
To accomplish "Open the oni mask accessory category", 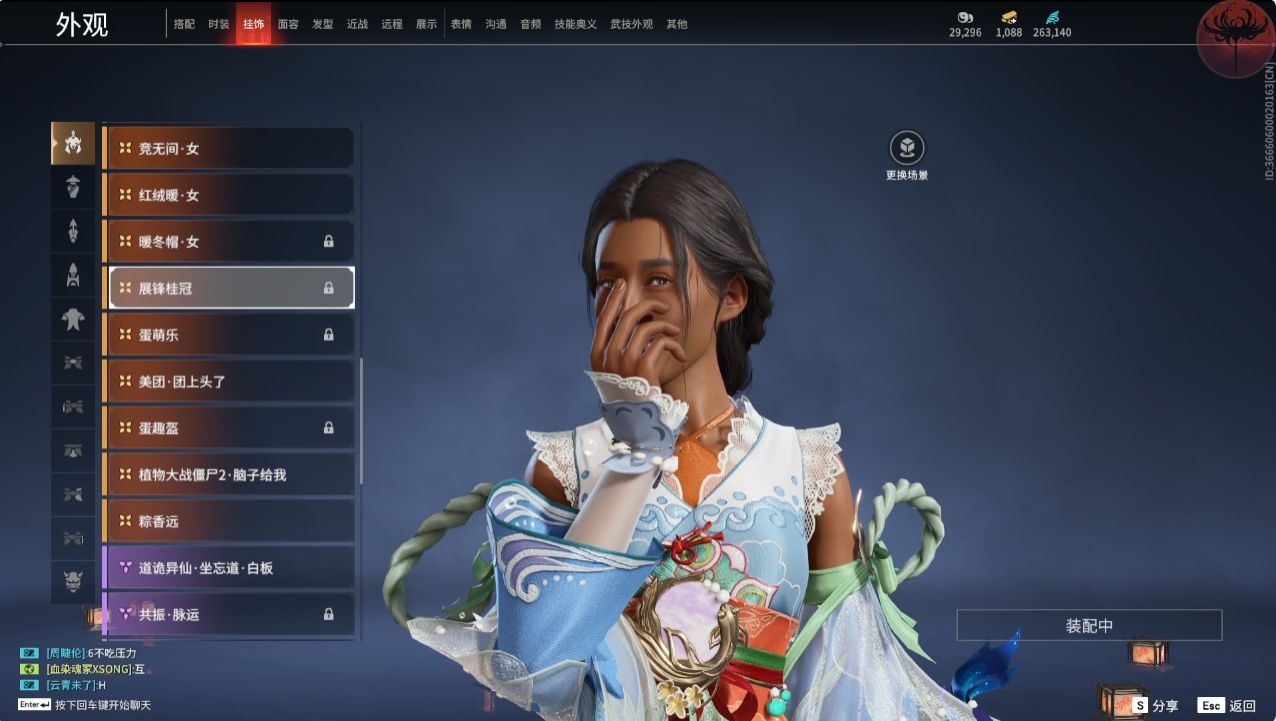I will (x=73, y=581).
